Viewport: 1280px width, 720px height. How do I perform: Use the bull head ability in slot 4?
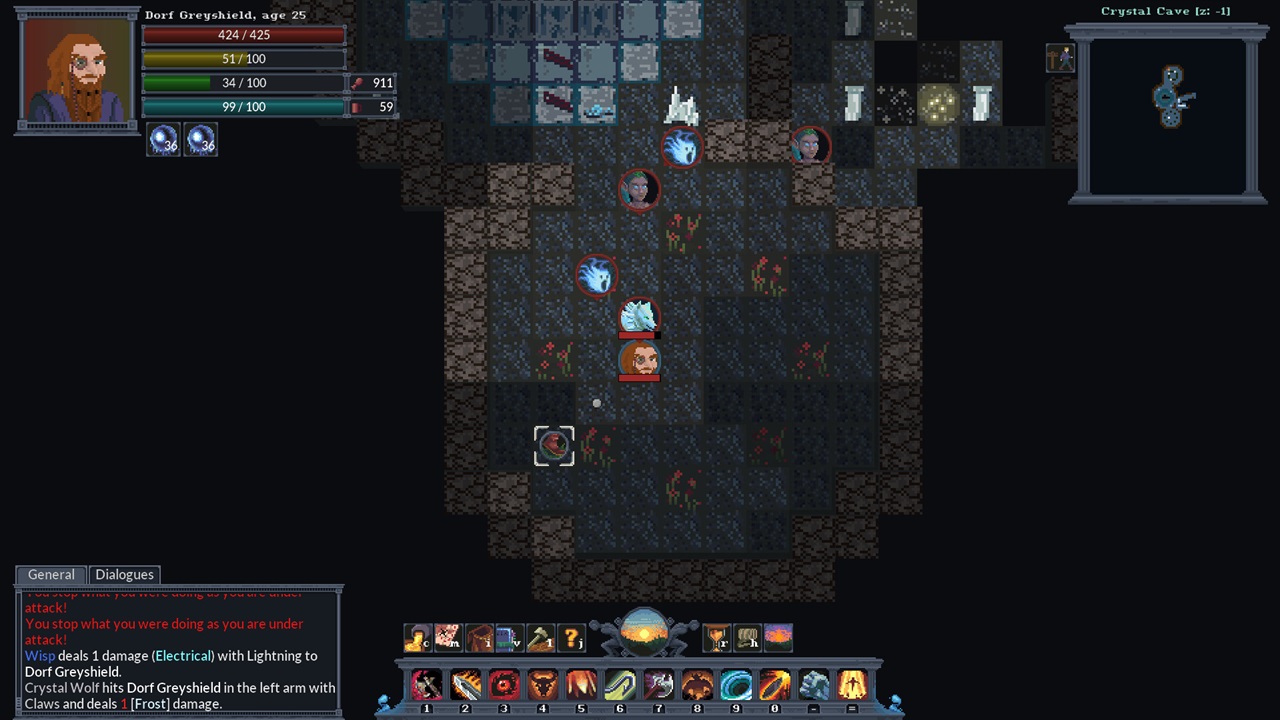point(542,685)
